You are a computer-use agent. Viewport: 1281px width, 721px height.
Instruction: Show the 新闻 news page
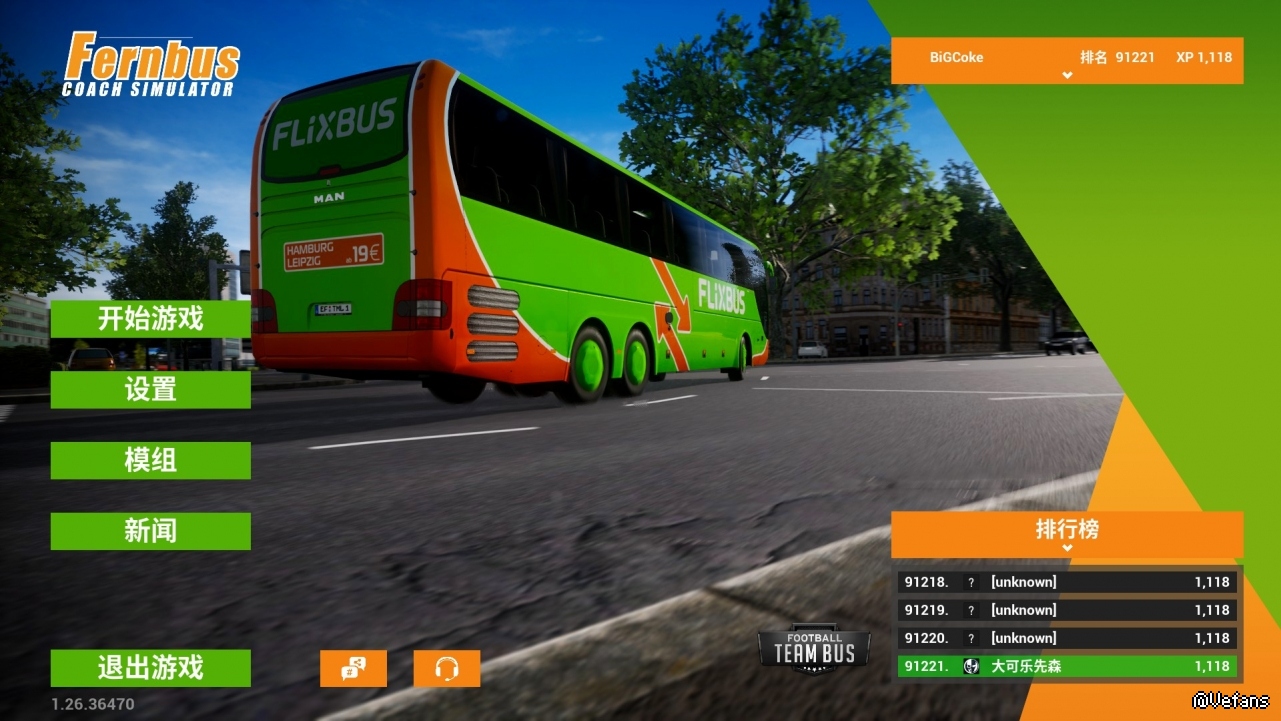point(150,531)
